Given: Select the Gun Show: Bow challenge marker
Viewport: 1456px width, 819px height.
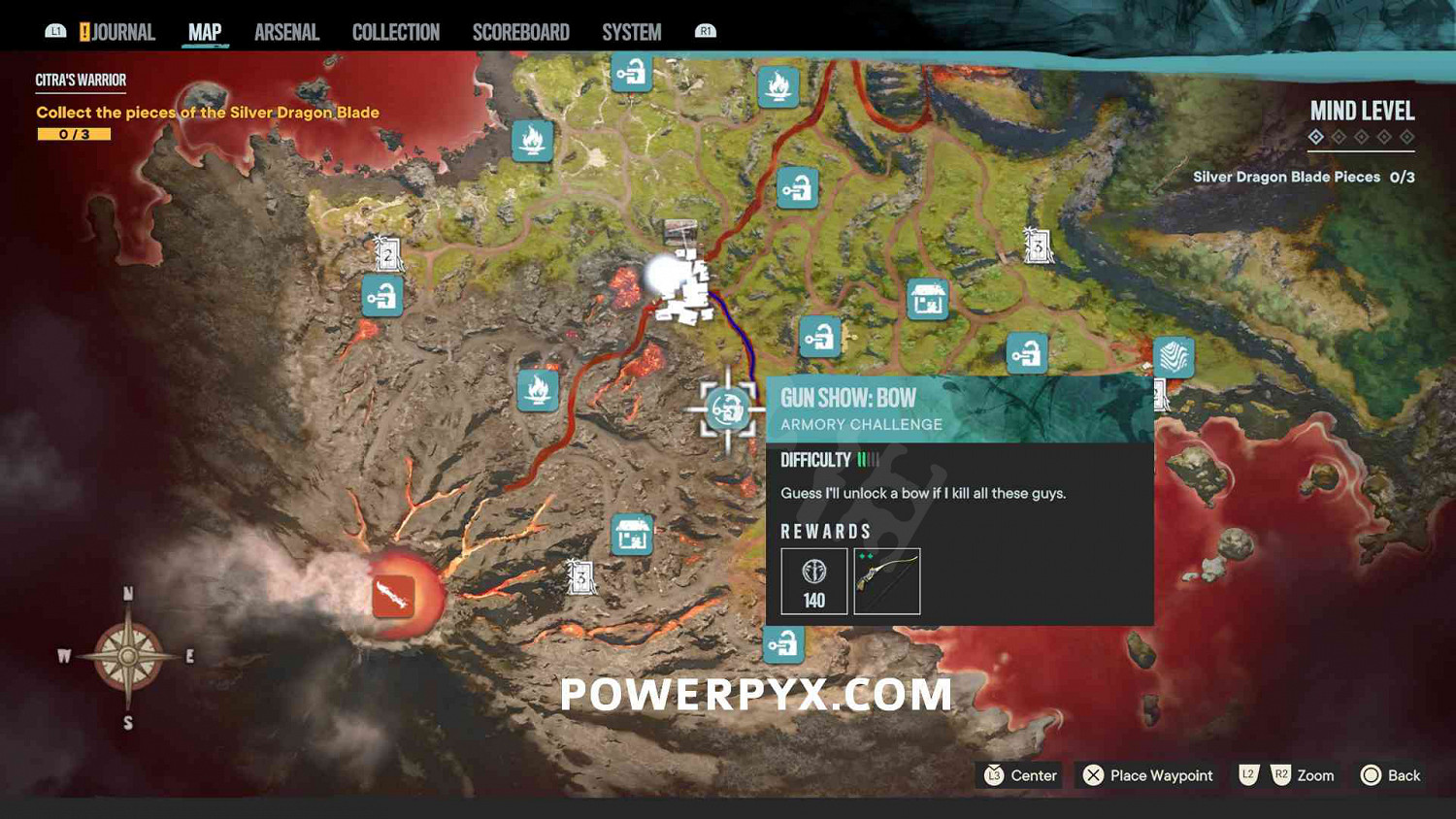Looking at the screenshot, I should [x=725, y=409].
